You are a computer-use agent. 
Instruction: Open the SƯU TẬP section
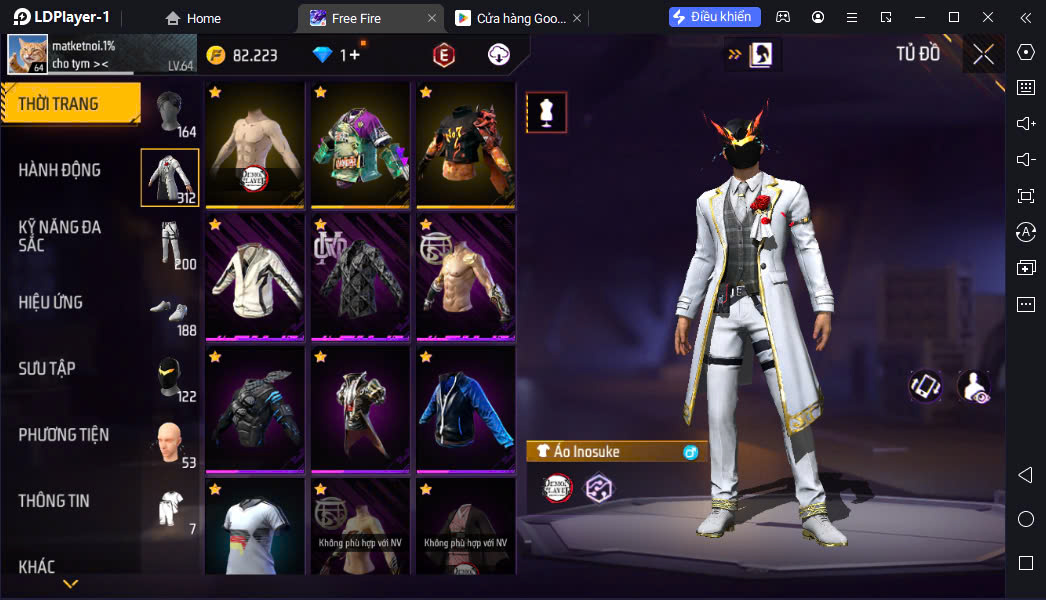point(47,368)
